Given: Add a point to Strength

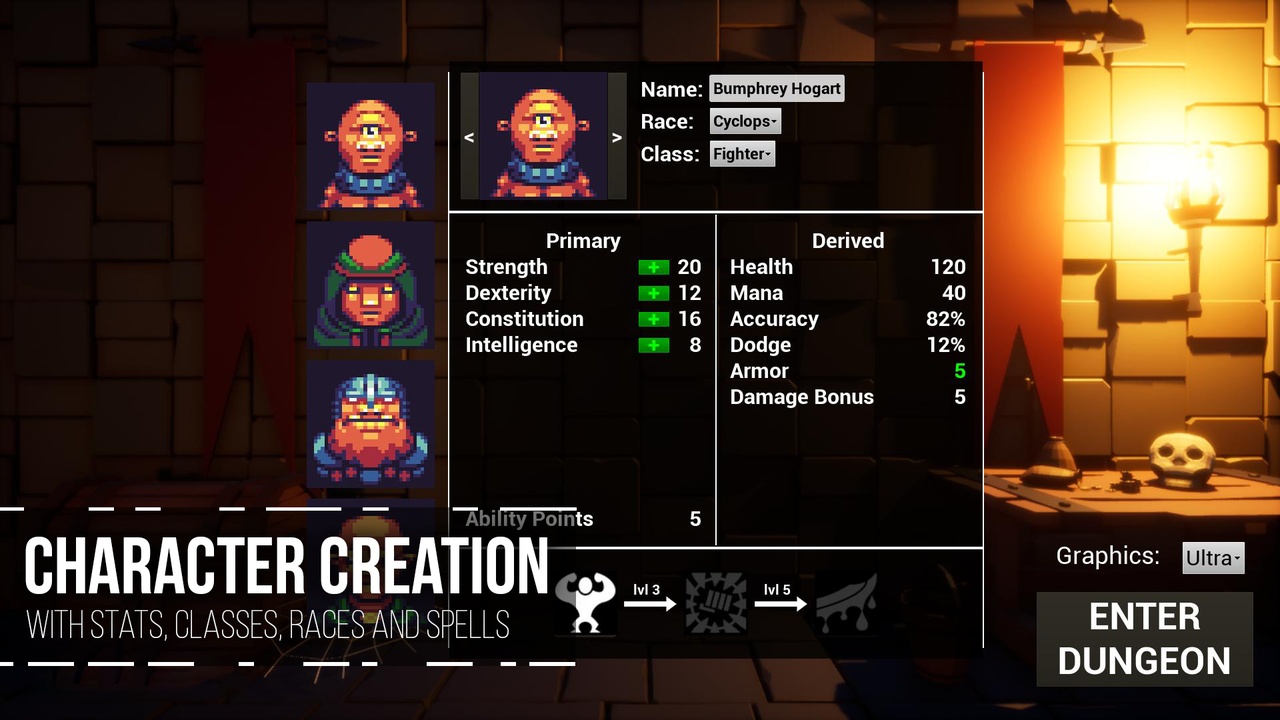Looking at the screenshot, I should 654,268.
